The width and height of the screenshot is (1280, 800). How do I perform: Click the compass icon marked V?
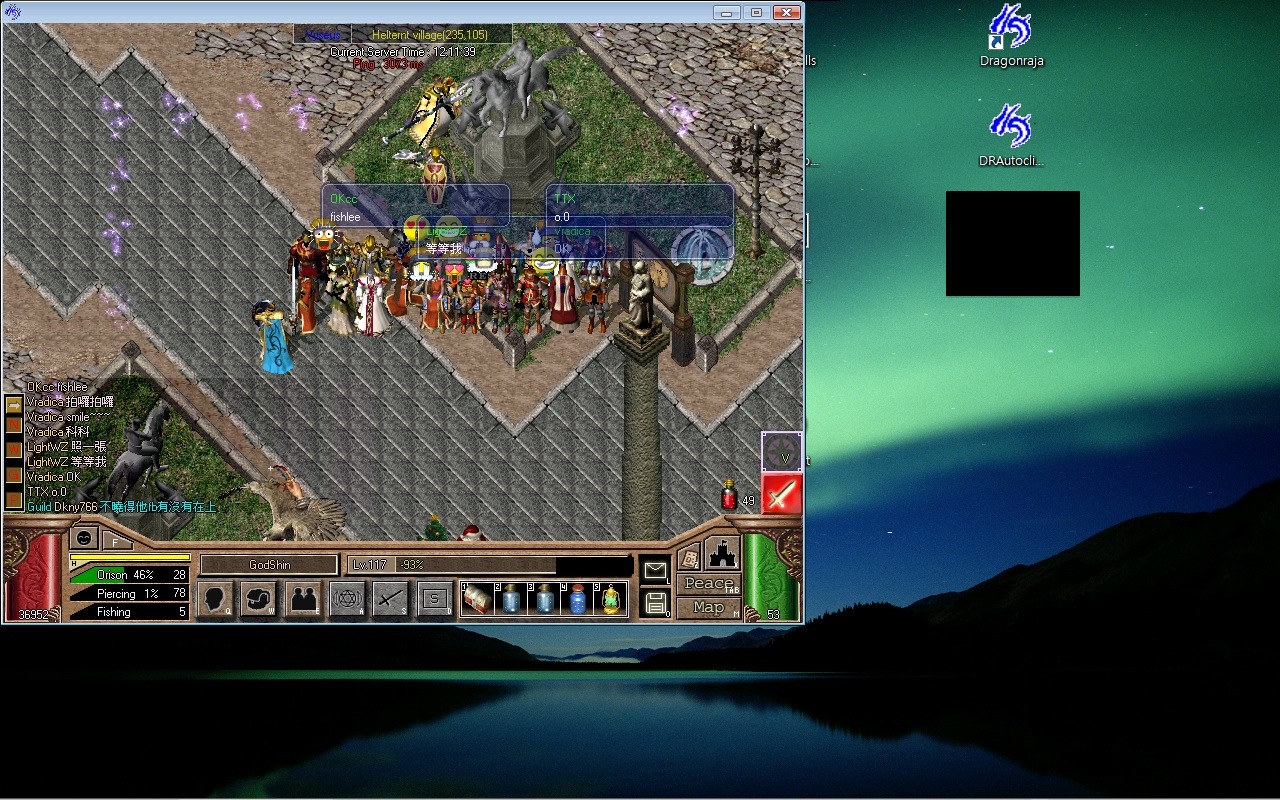point(782,452)
